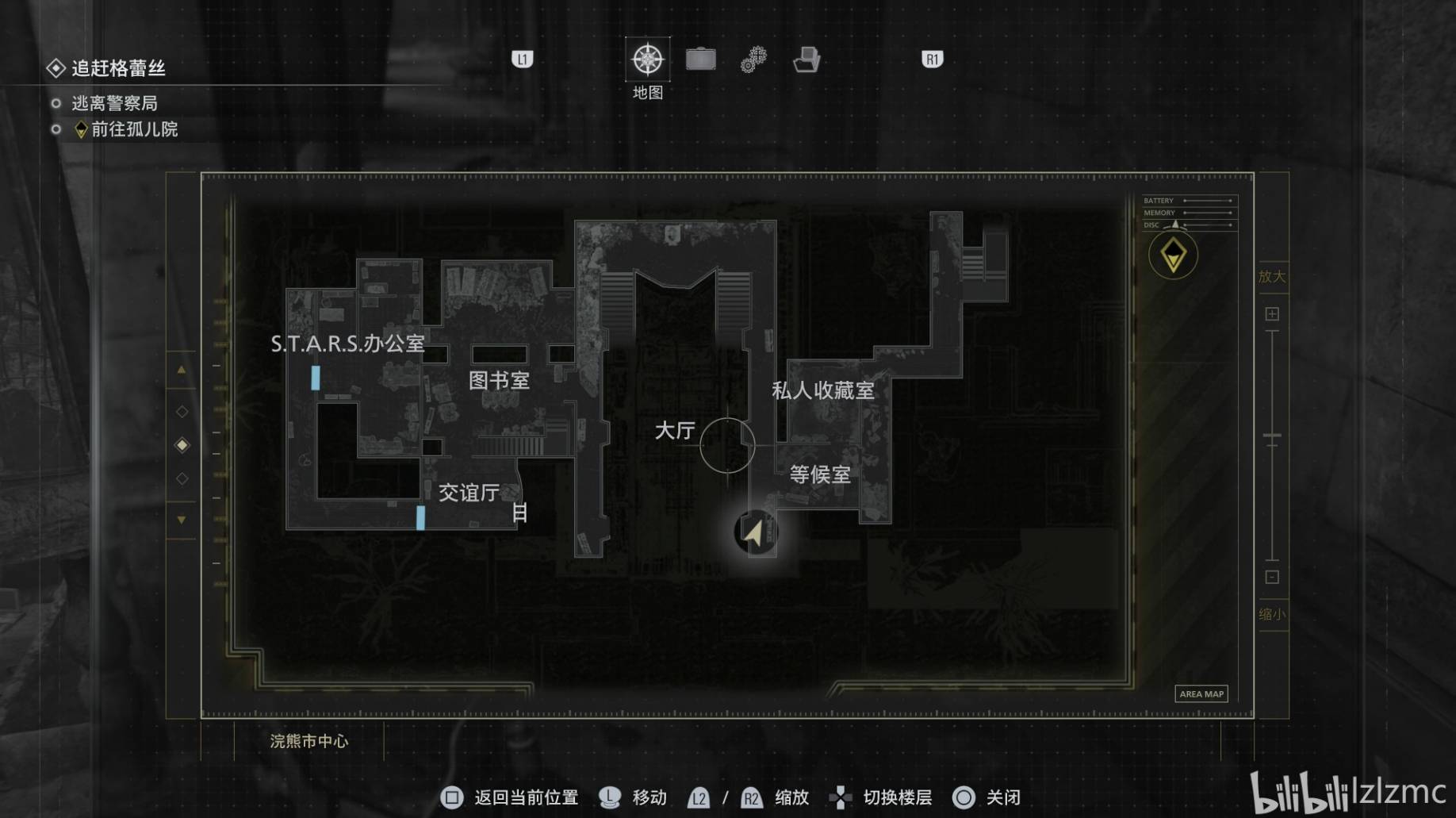The width and height of the screenshot is (1456, 818).
Task: Click the 追赶格蕾丝 mission title
Action: pos(118,68)
